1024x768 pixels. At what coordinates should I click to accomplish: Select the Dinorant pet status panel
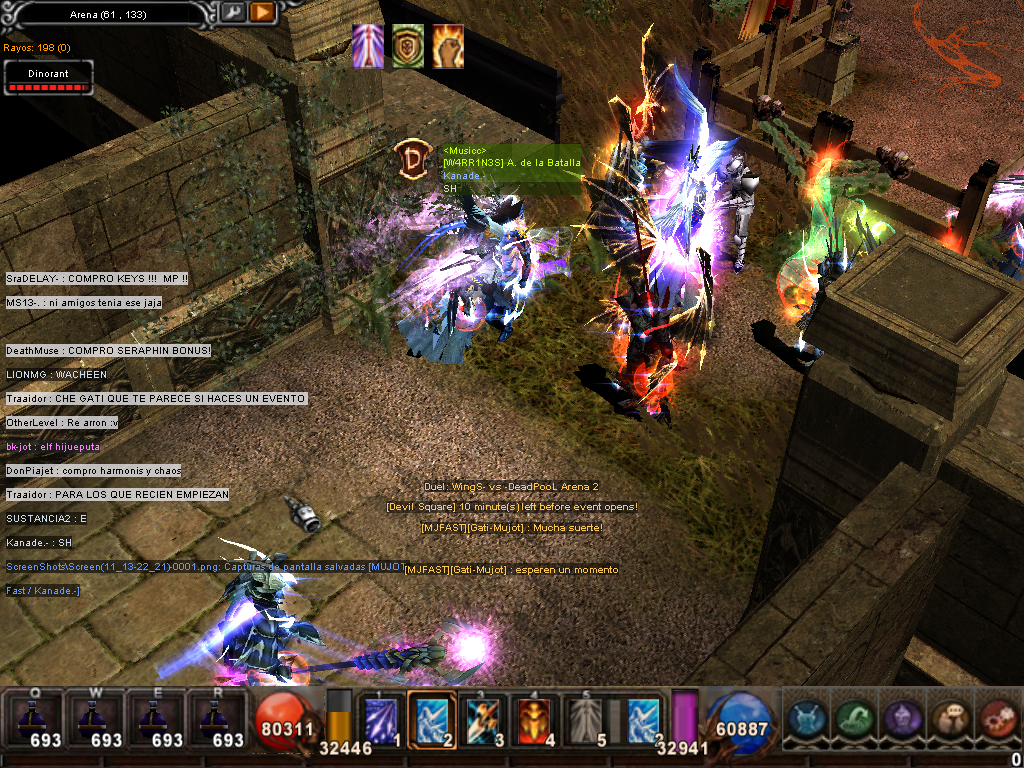click(x=48, y=78)
